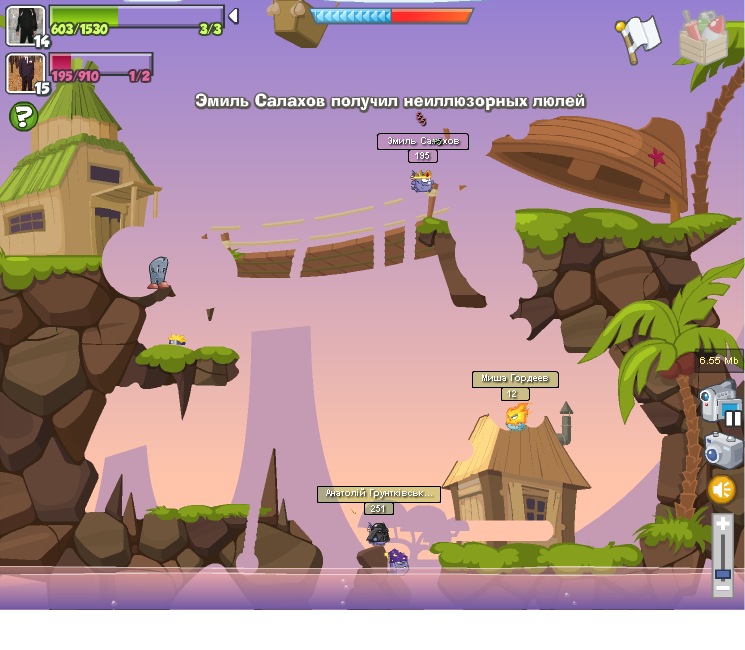Click the white surrender flag icon
The image size is (745, 650).
pyautogui.click(x=639, y=38)
